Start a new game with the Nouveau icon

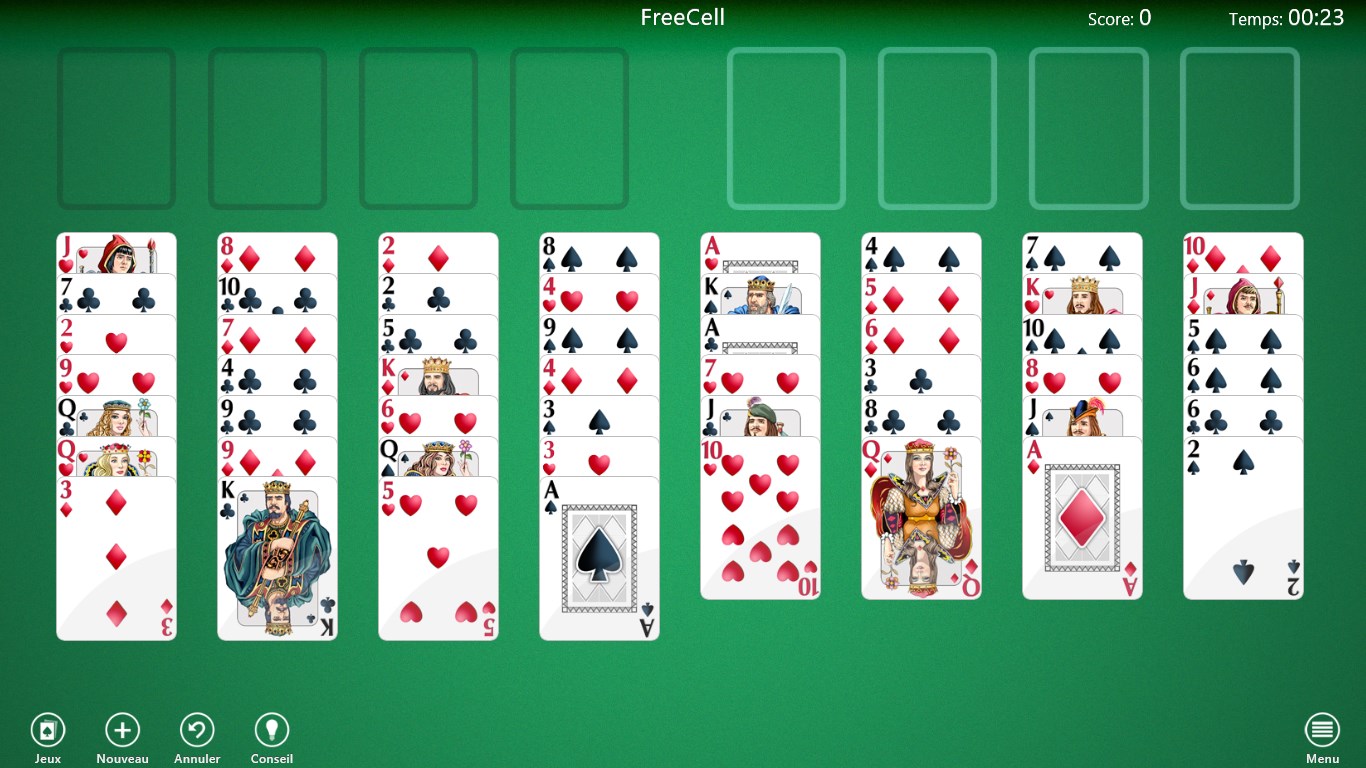(122, 729)
